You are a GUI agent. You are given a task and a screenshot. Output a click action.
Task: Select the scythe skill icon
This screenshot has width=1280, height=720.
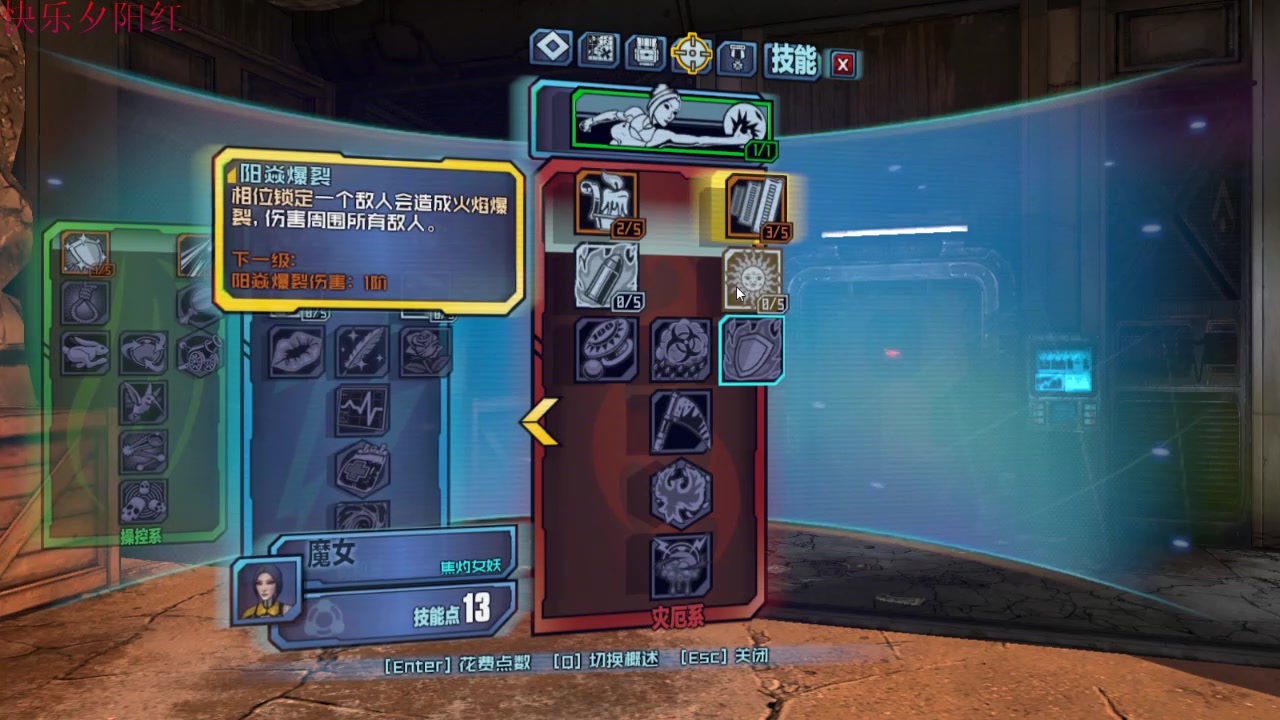coord(681,422)
